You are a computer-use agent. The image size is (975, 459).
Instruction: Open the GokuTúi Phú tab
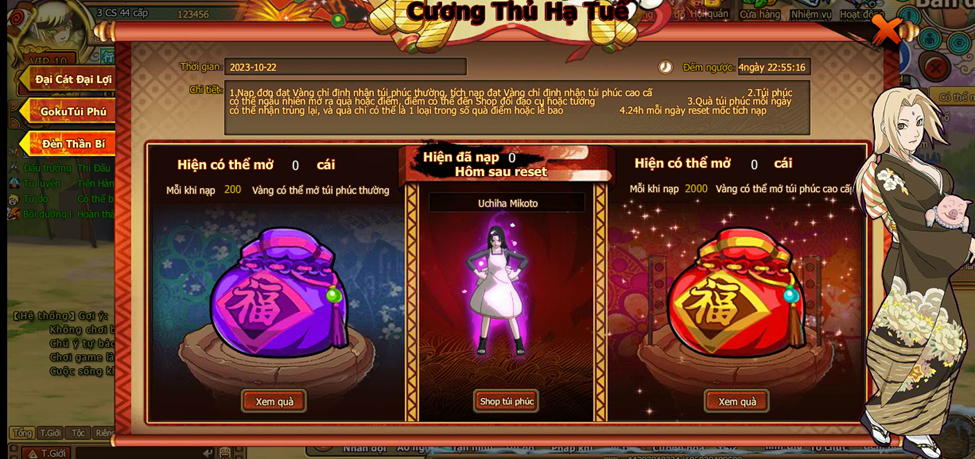[x=72, y=111]
